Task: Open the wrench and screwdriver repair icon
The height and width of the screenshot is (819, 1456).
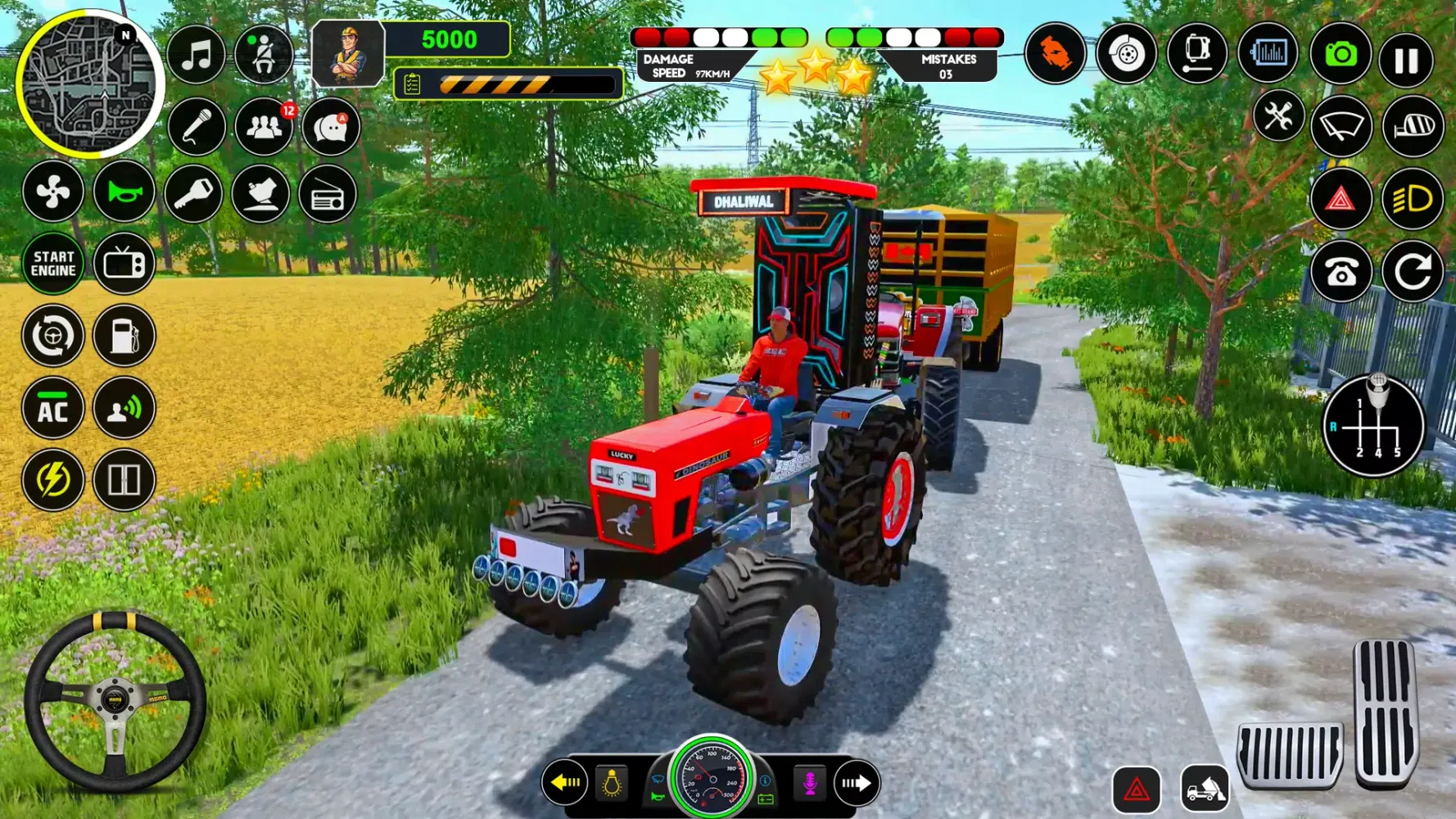Action: point(1277,117)
